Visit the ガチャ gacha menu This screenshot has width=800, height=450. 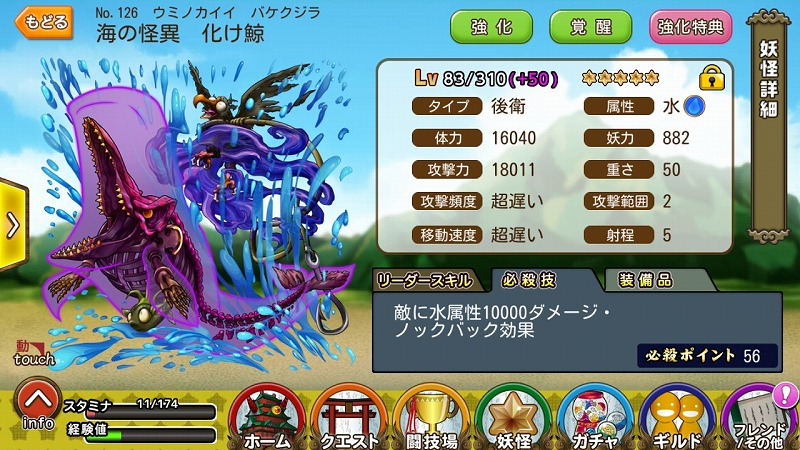[593, 418]
